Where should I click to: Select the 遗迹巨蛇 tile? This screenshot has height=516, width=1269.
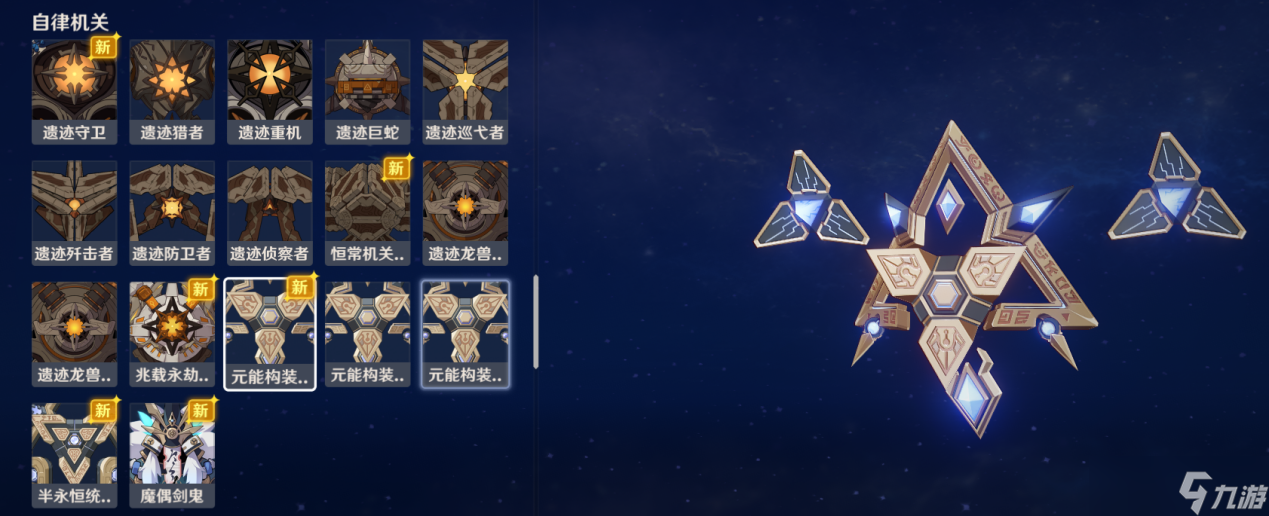point(367,91)
